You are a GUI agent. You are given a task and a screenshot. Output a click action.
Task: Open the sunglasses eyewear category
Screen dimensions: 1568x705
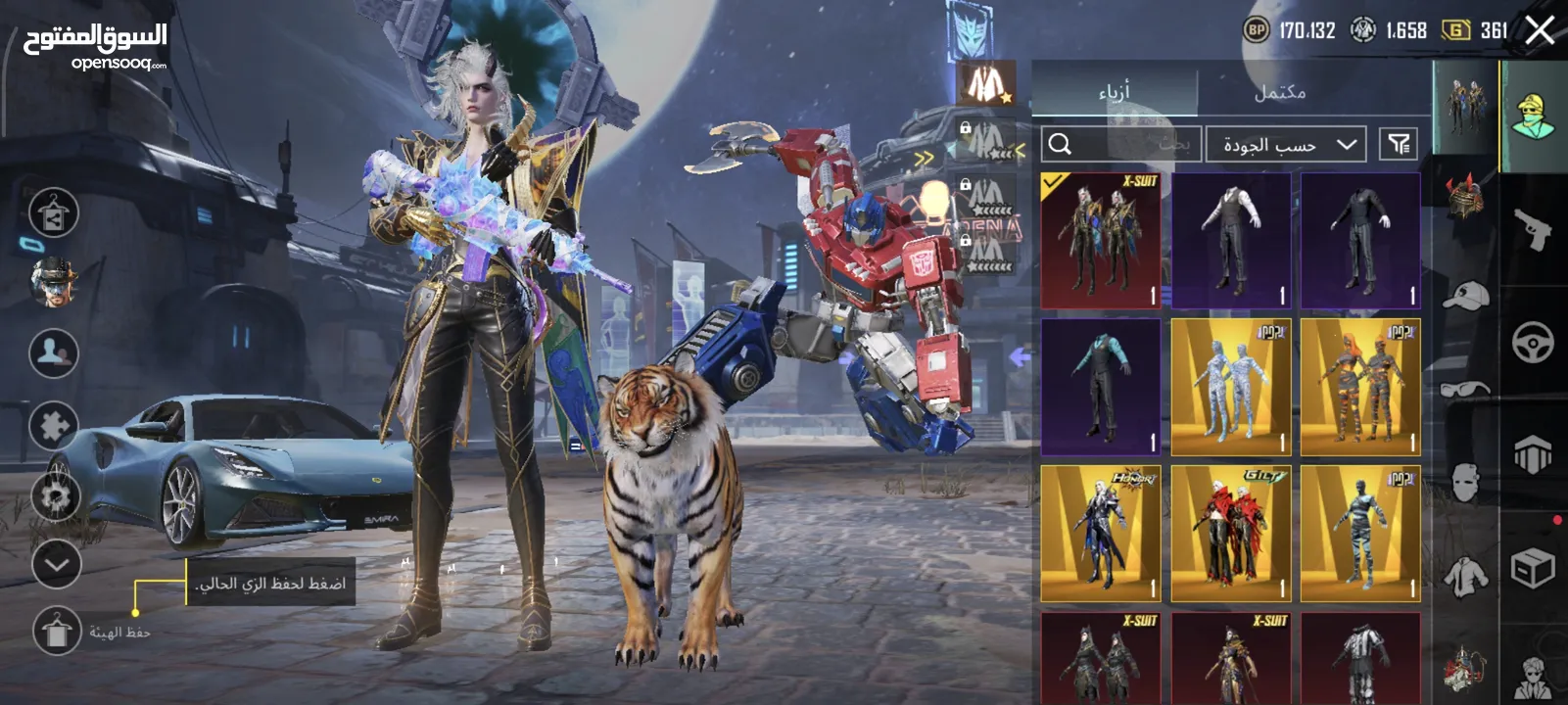pos(1465,389)
